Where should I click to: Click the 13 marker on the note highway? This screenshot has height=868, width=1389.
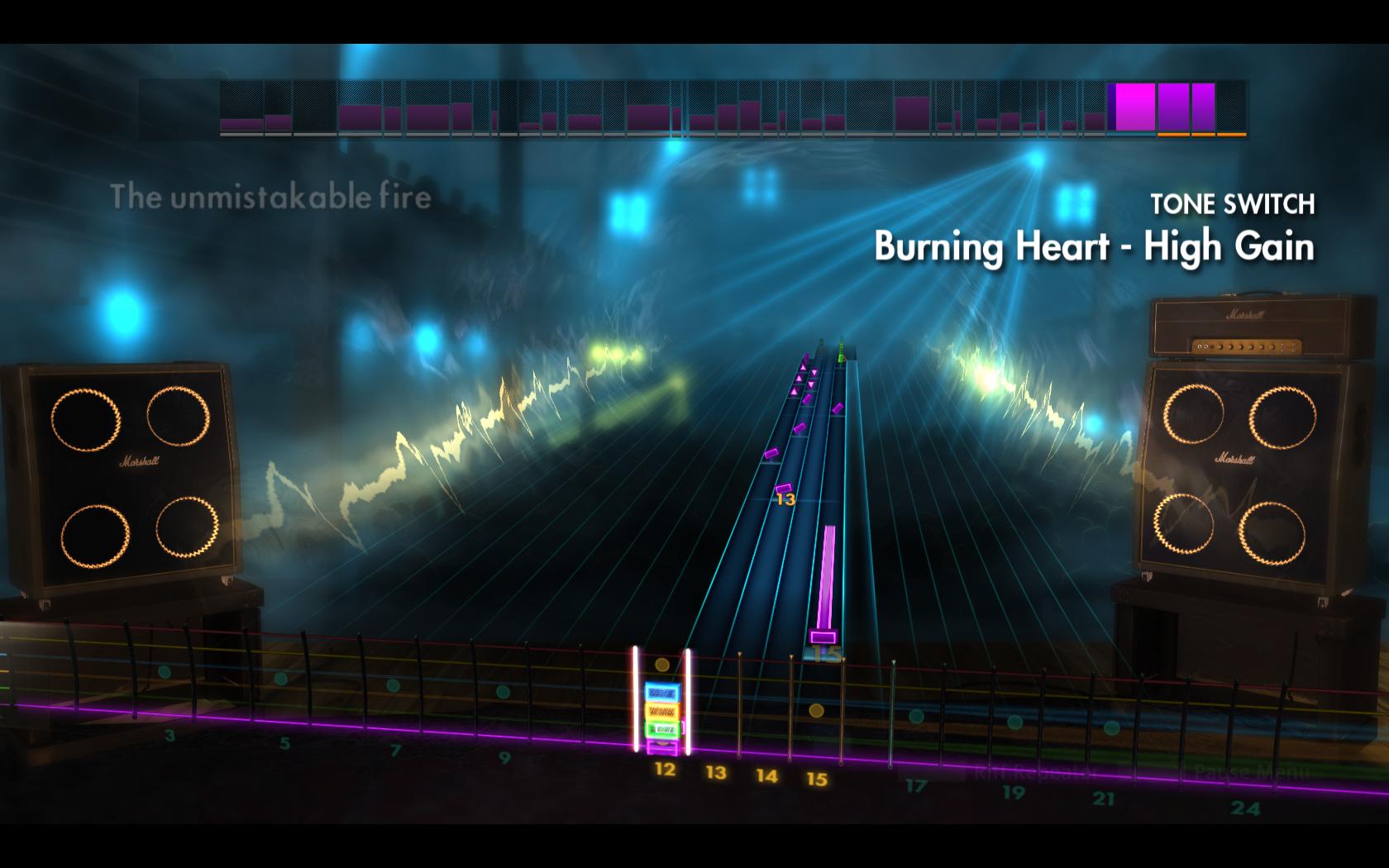[785, 500]
